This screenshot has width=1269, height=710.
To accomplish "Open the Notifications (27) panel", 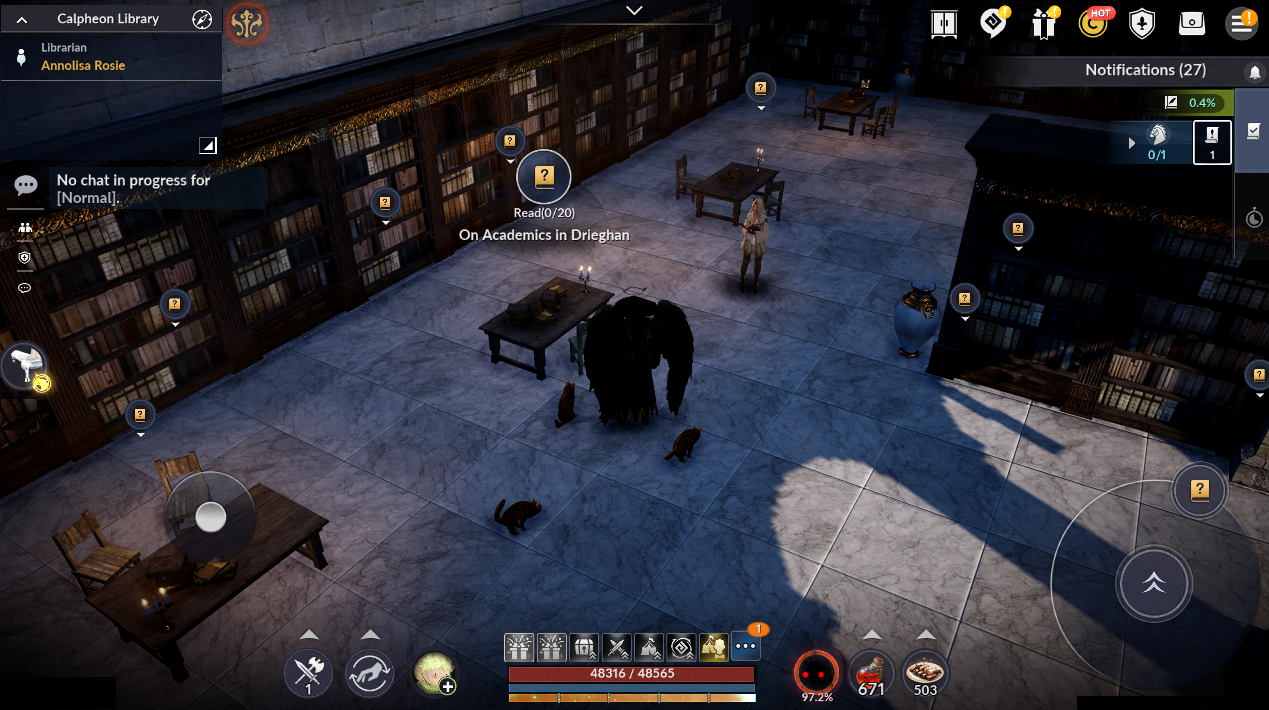I will (1145, 71).
